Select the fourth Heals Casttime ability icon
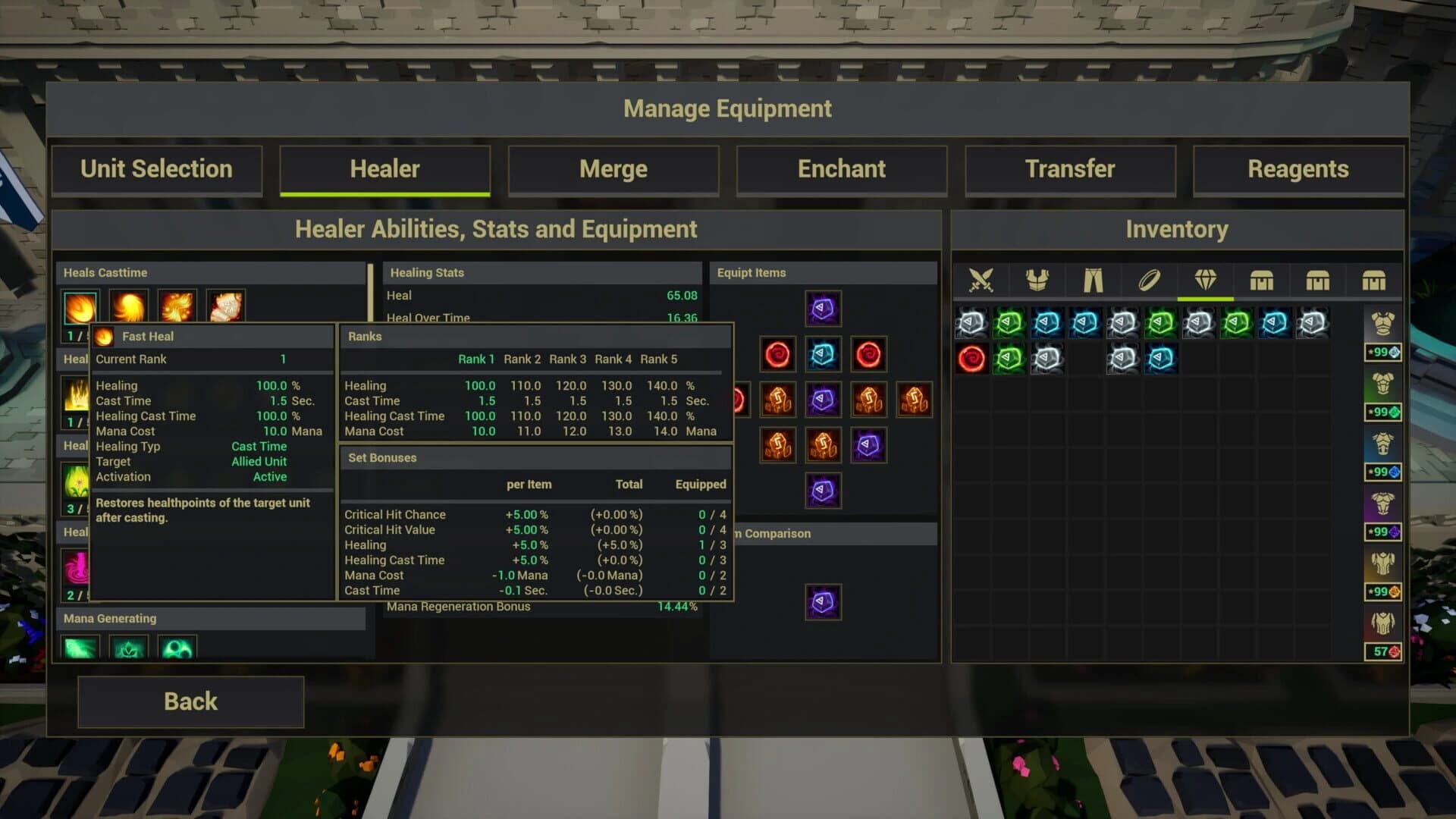Viewport: 1456px width, 819px height. [224, 305]
